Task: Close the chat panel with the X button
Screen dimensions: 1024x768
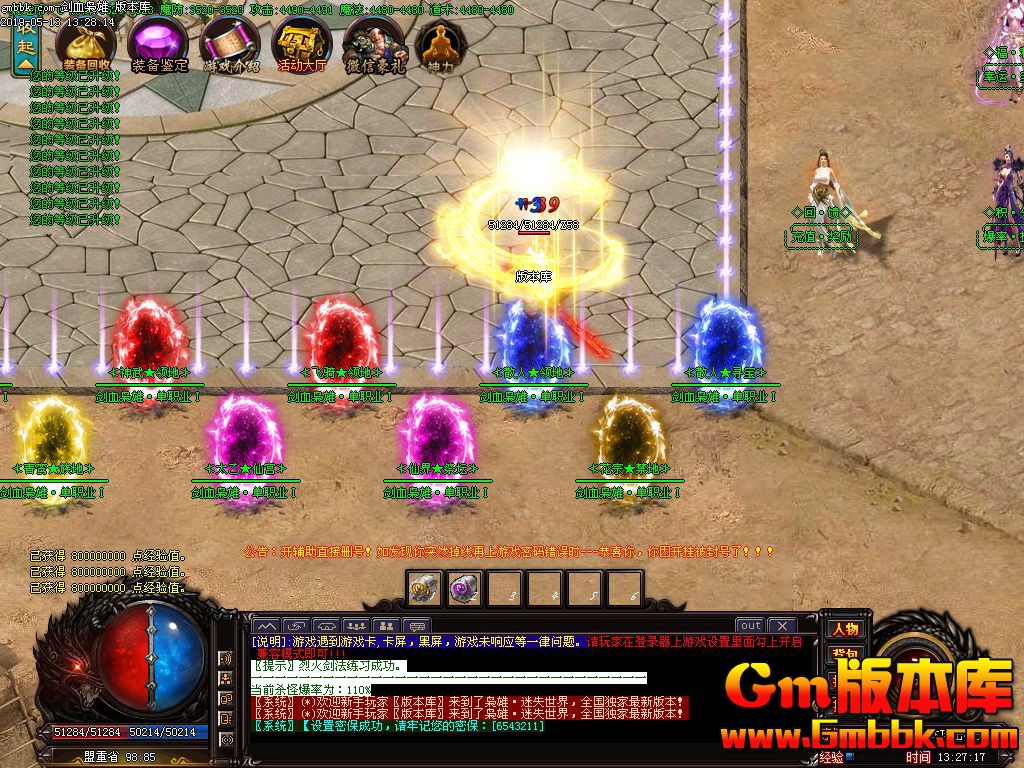Action: tap(782, 626)
